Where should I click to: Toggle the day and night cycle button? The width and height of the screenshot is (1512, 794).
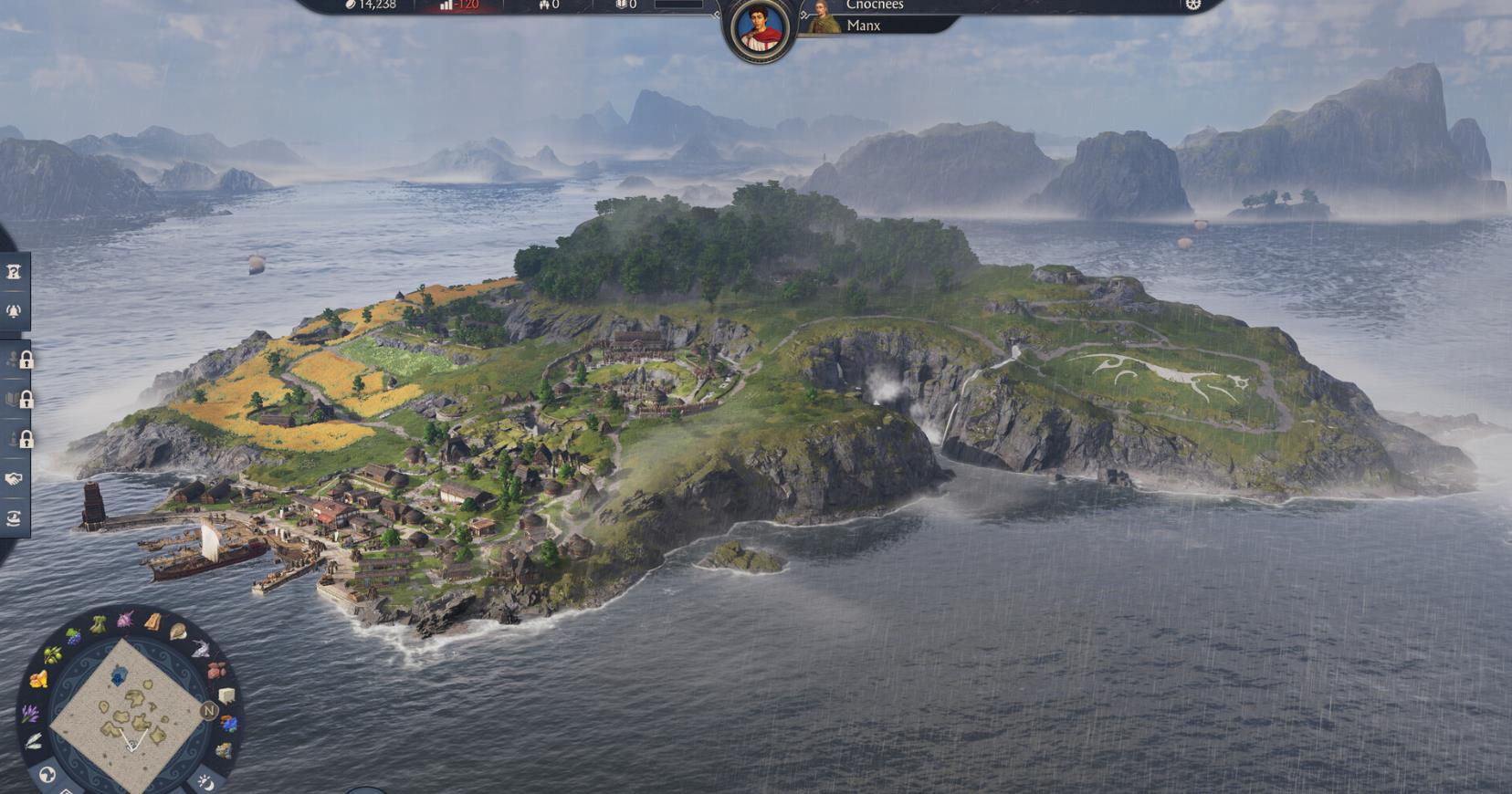click(x=204, y=780)
